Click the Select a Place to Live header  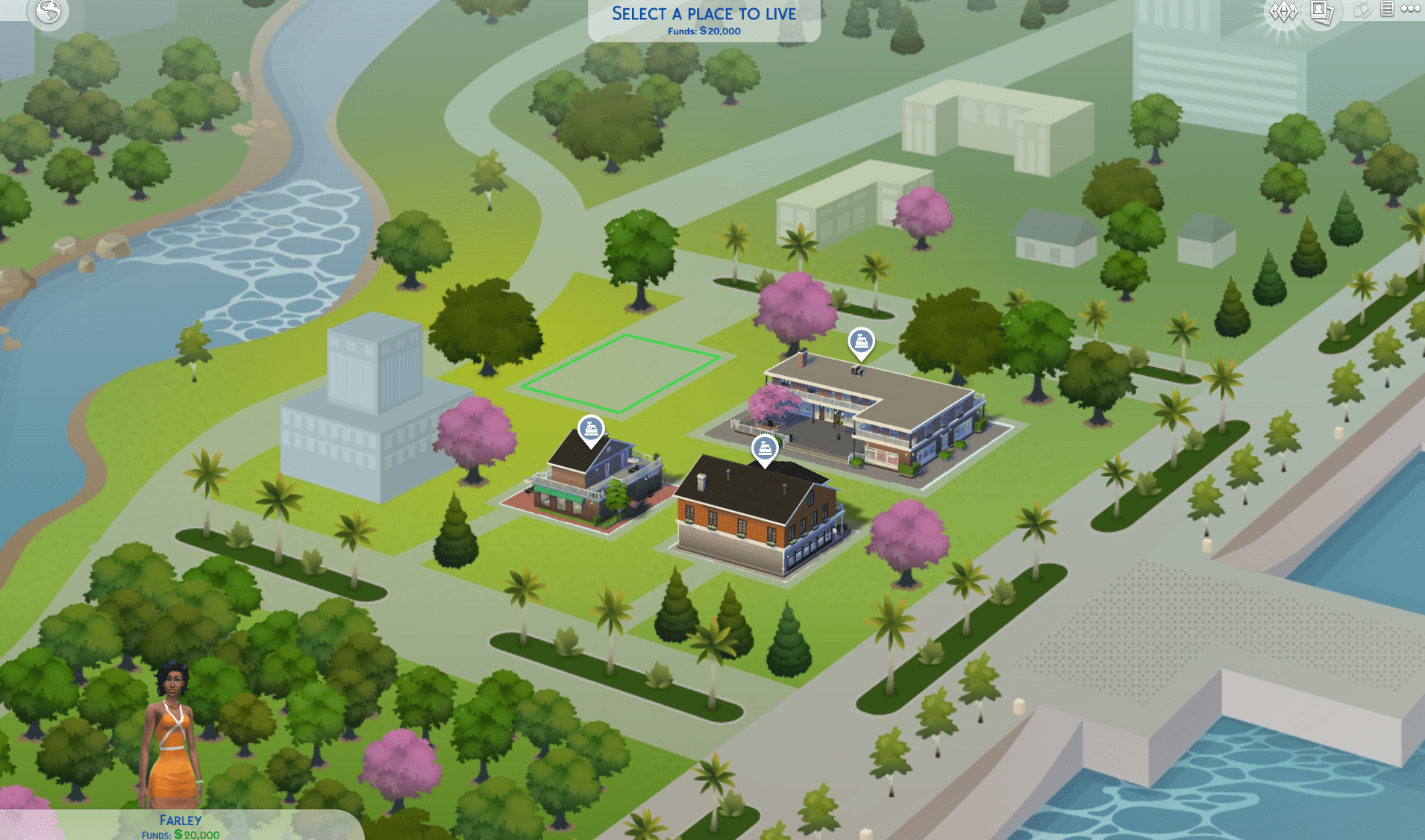coord(704,13)
